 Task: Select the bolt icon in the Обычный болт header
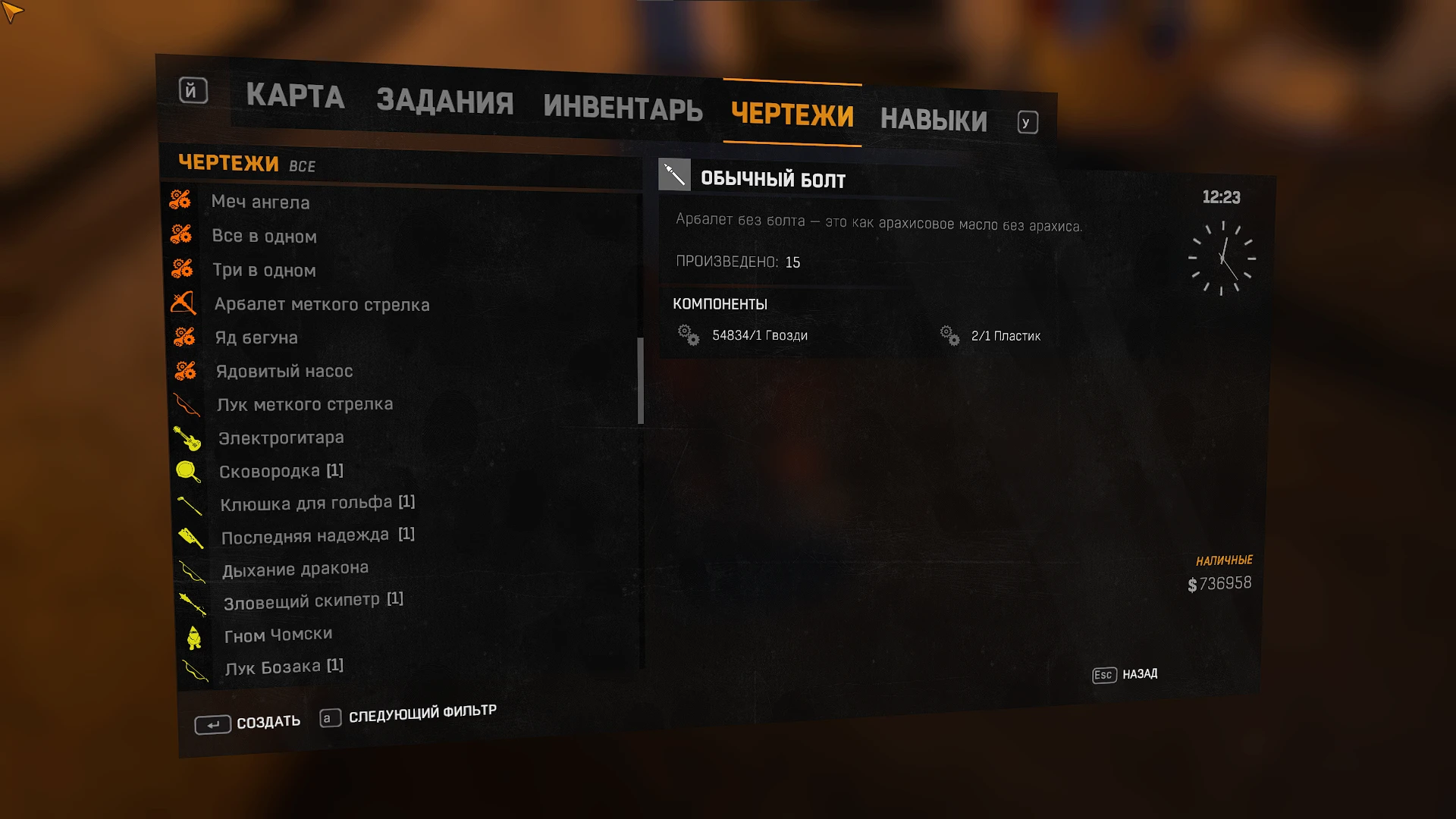[675, 175]
